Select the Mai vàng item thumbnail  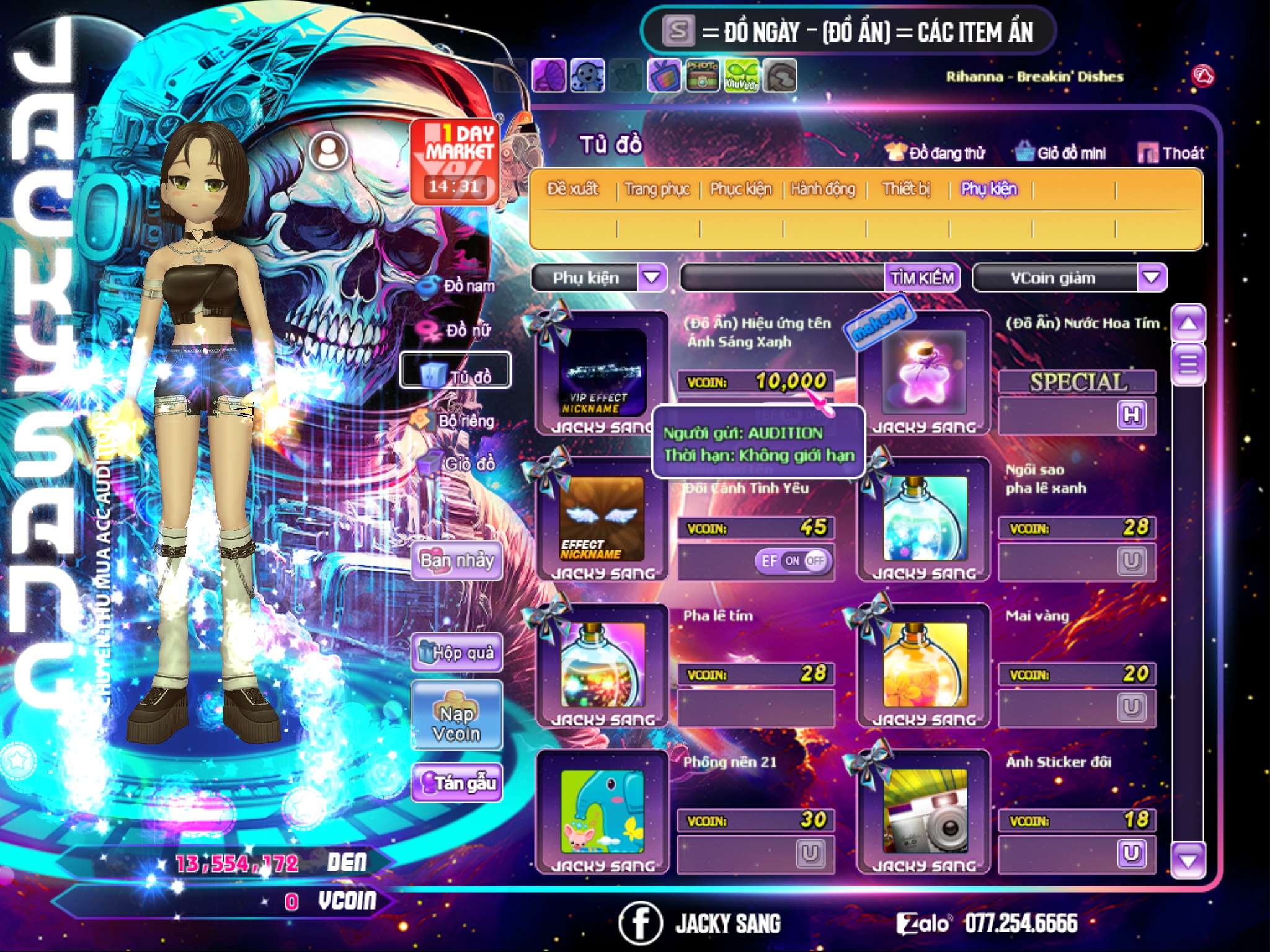(x=924, y=665)
